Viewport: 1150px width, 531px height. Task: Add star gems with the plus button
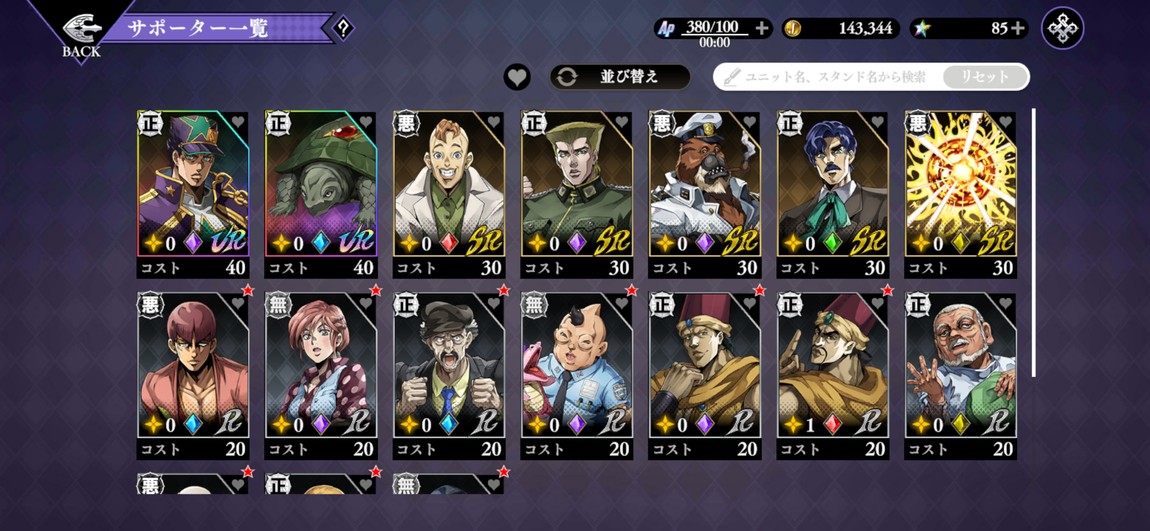1018,28
